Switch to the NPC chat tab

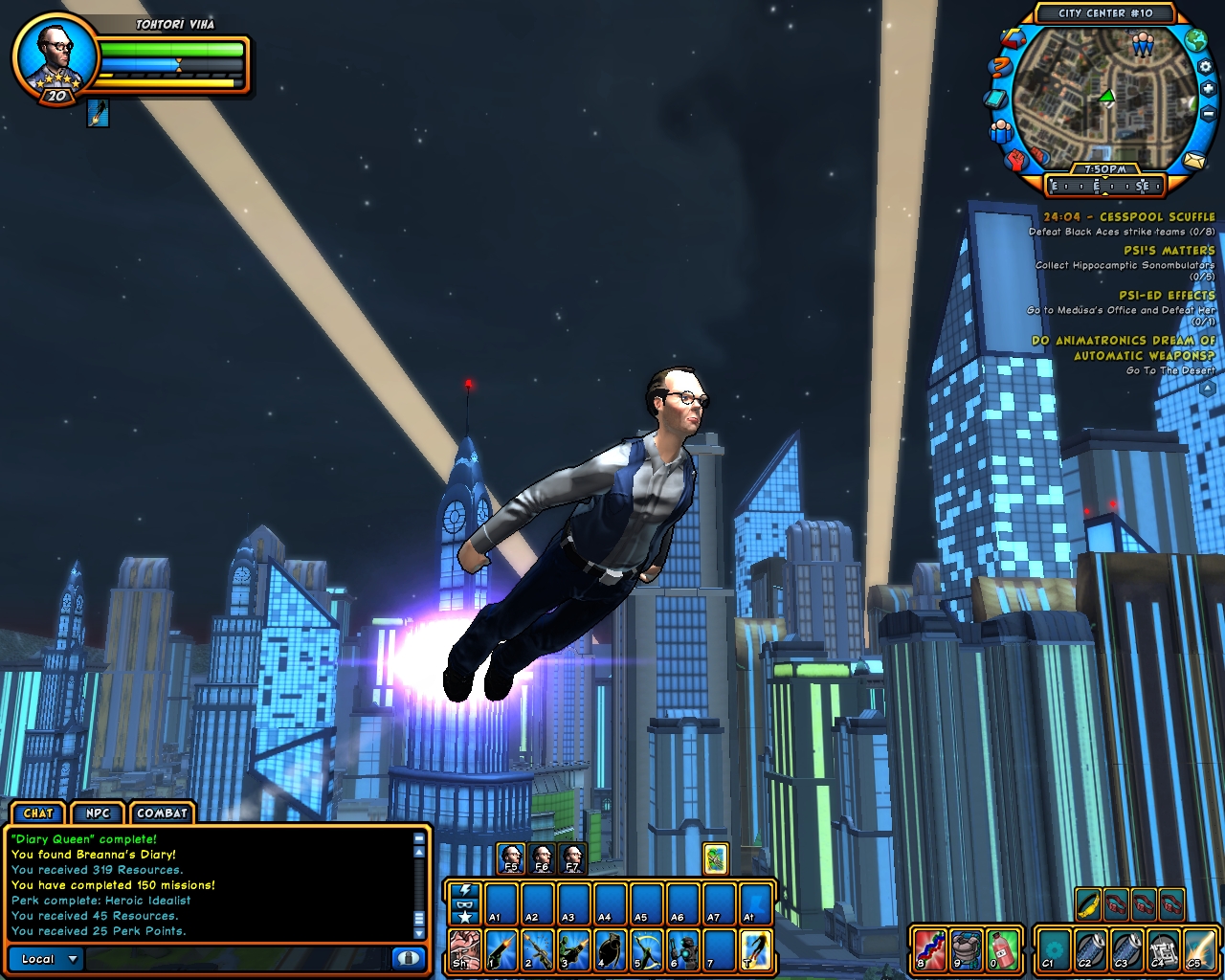point(98,813)
